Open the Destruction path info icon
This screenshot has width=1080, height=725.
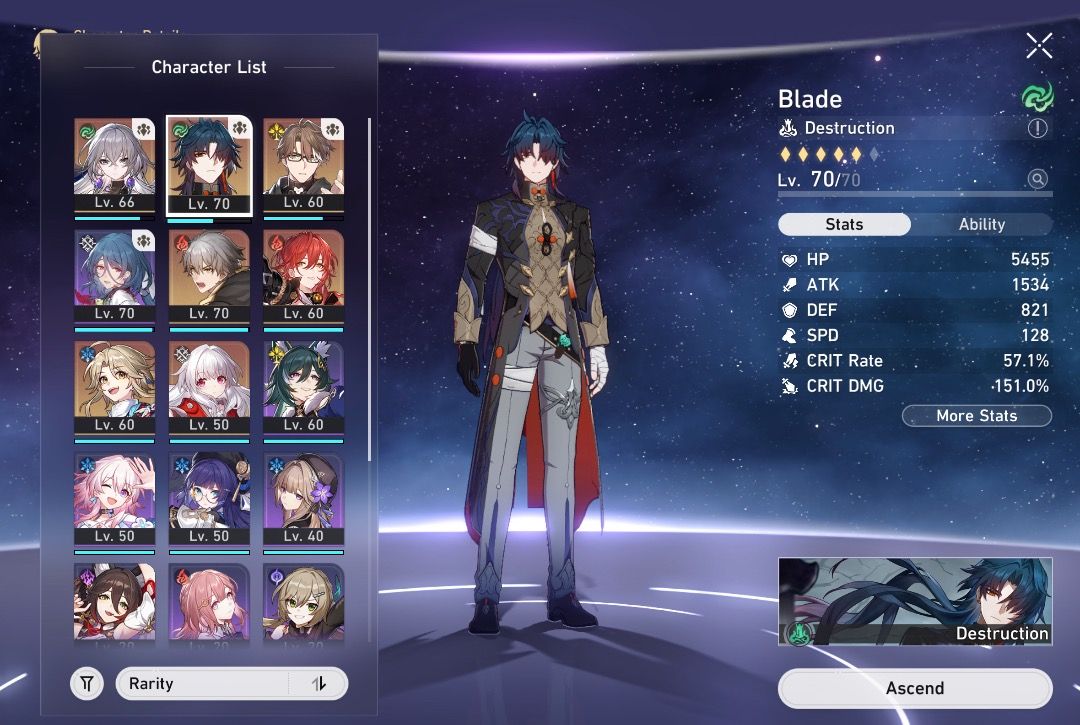(x=1038, y=128)
